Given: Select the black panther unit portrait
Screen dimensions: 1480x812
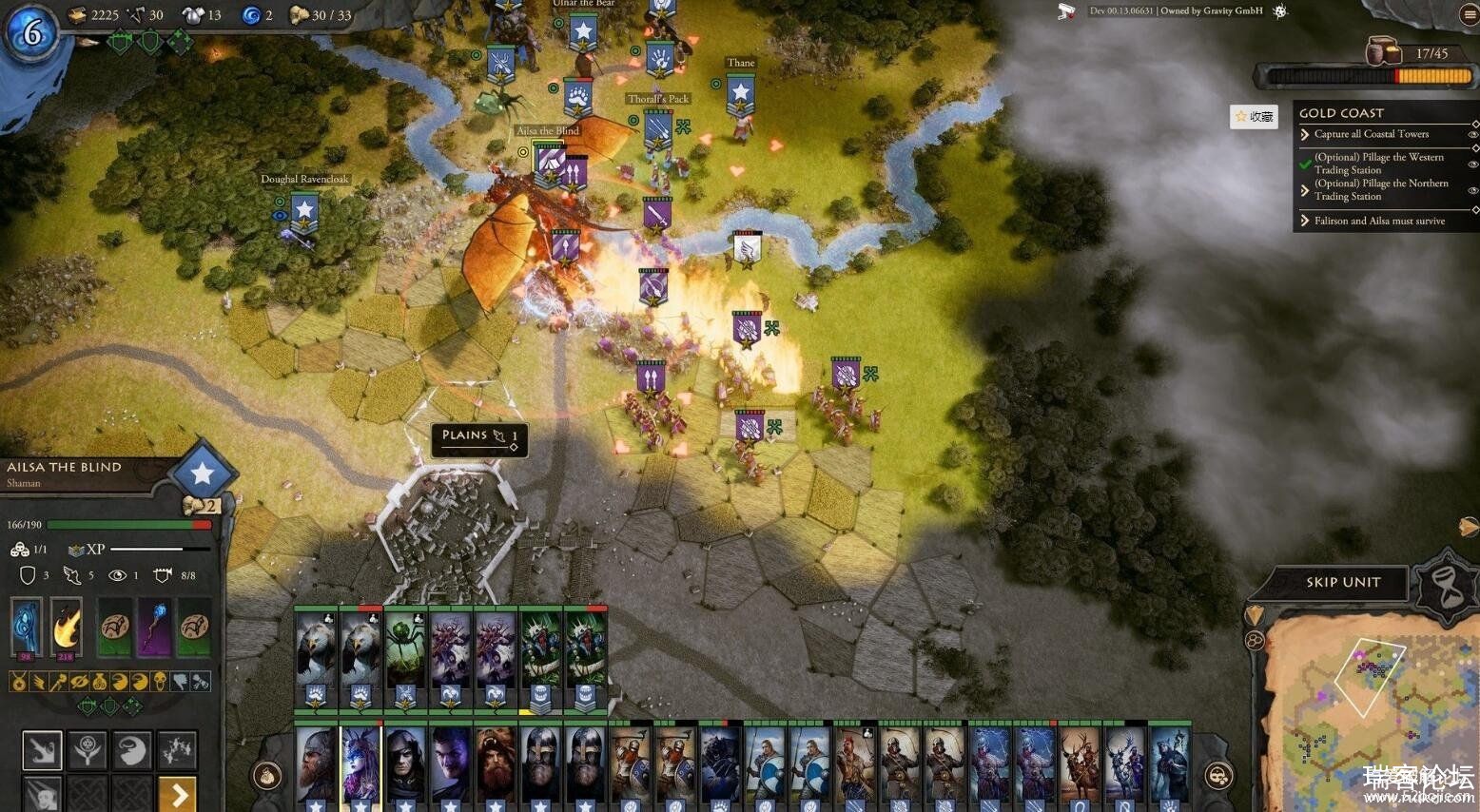Looking at the screenshot, I should 720,766.
